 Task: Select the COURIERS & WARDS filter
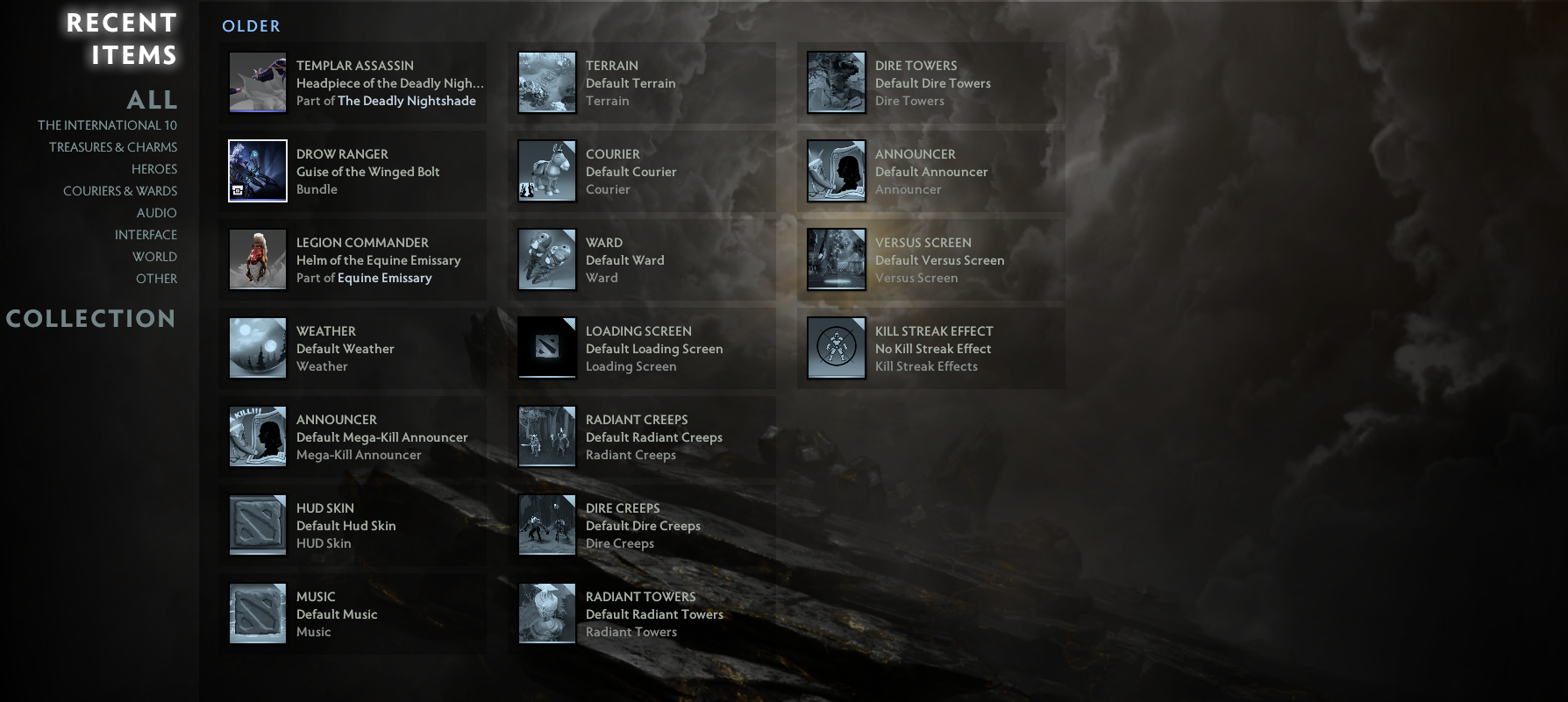pos(120,190)
